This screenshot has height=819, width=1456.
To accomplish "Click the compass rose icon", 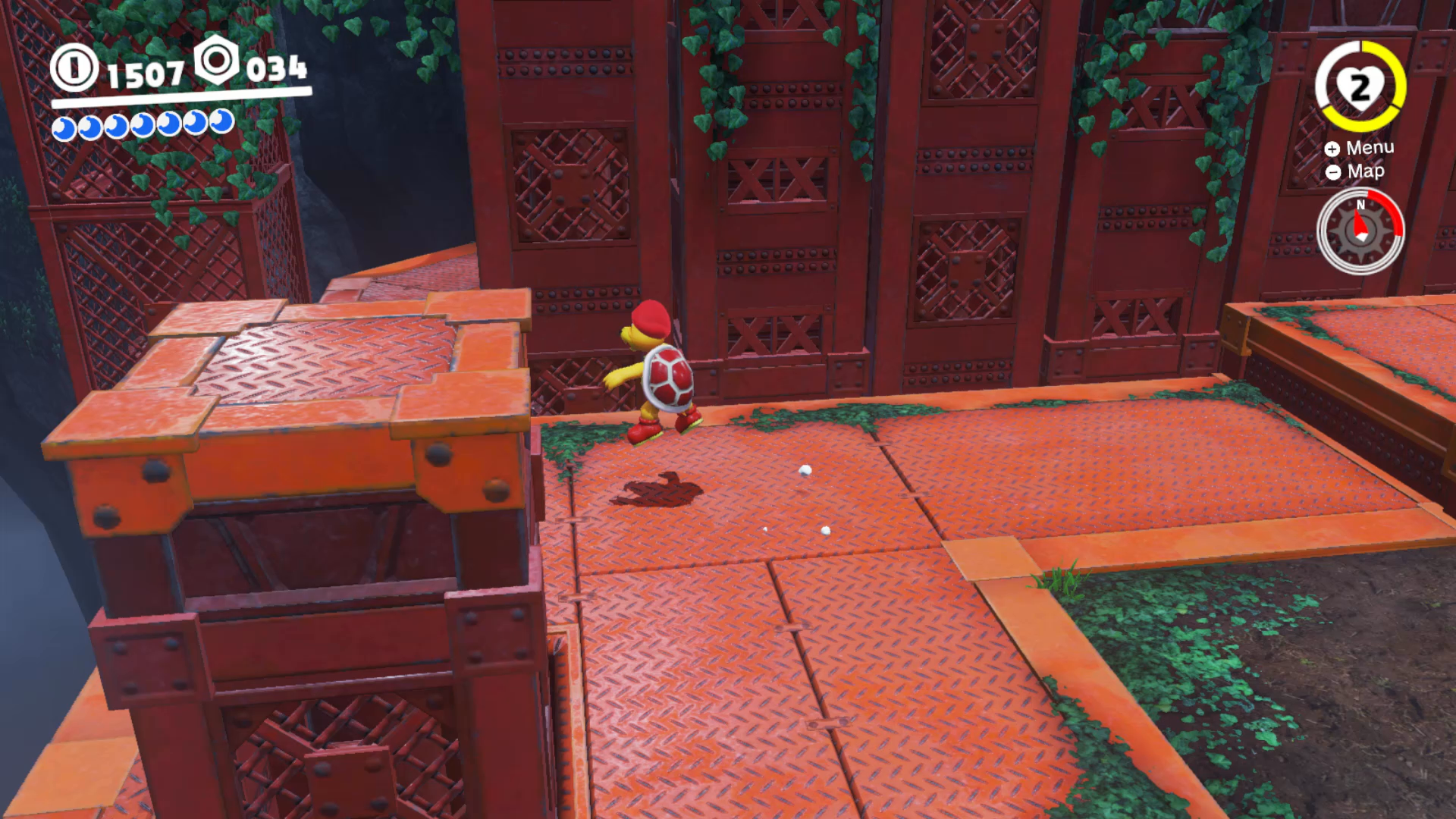I will (x=1361, y=230).
